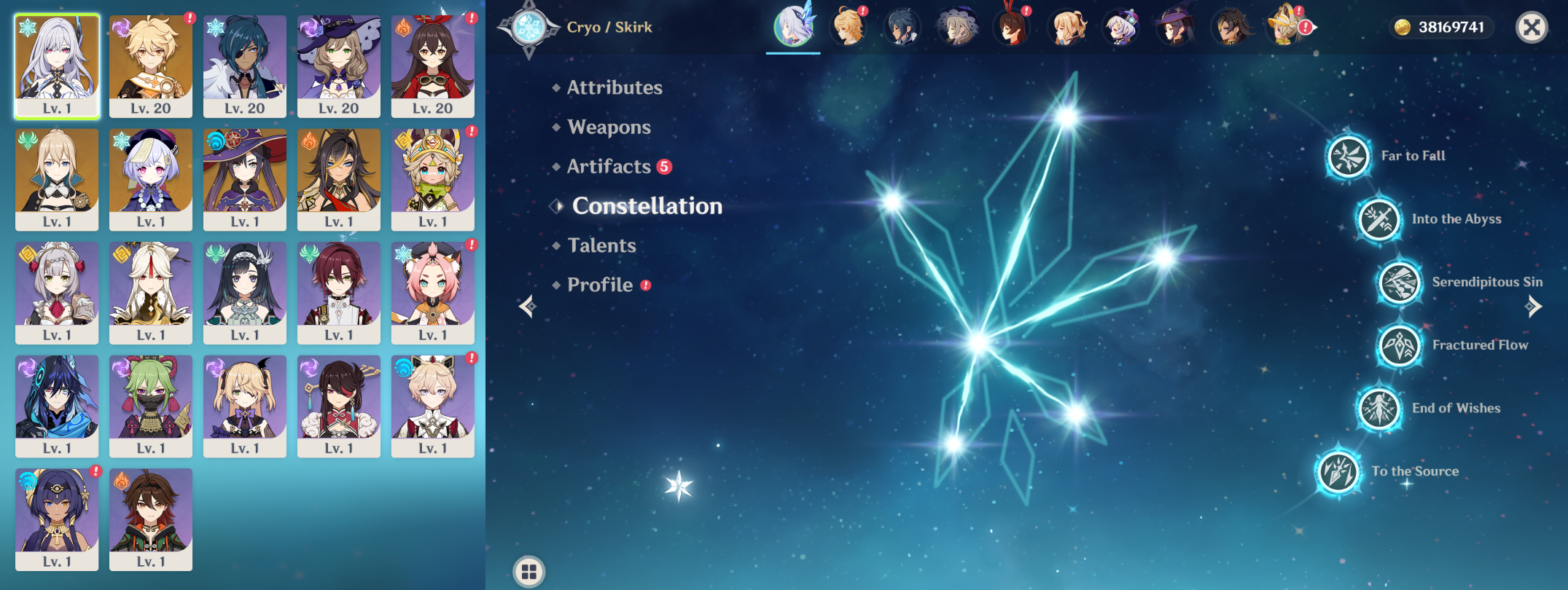Click the Cryo element emblem beside Skirk's name

[x=531, y=28]
